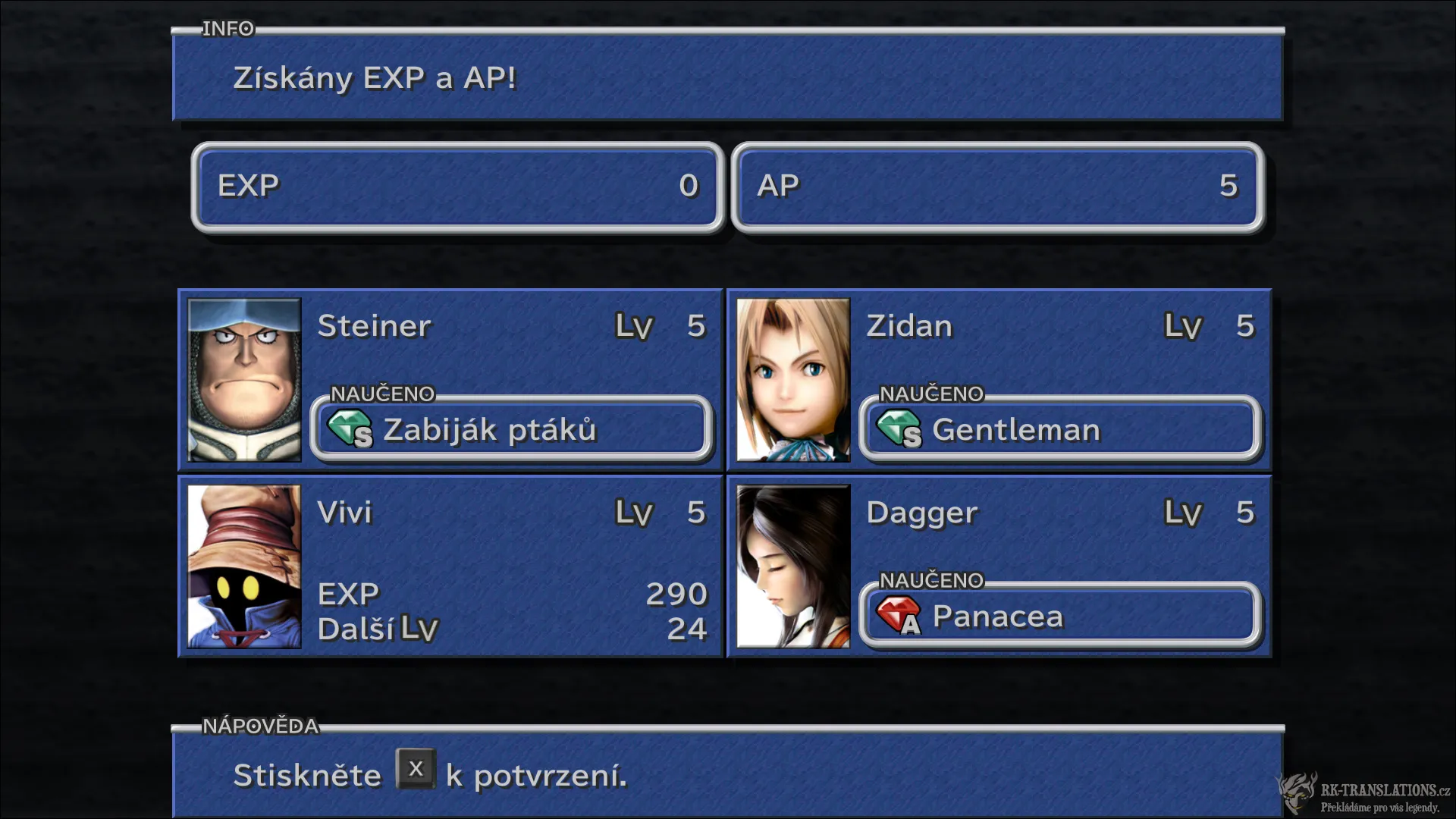Click Steiner's character portrait
1456x819 pixels.
[243, 379]
